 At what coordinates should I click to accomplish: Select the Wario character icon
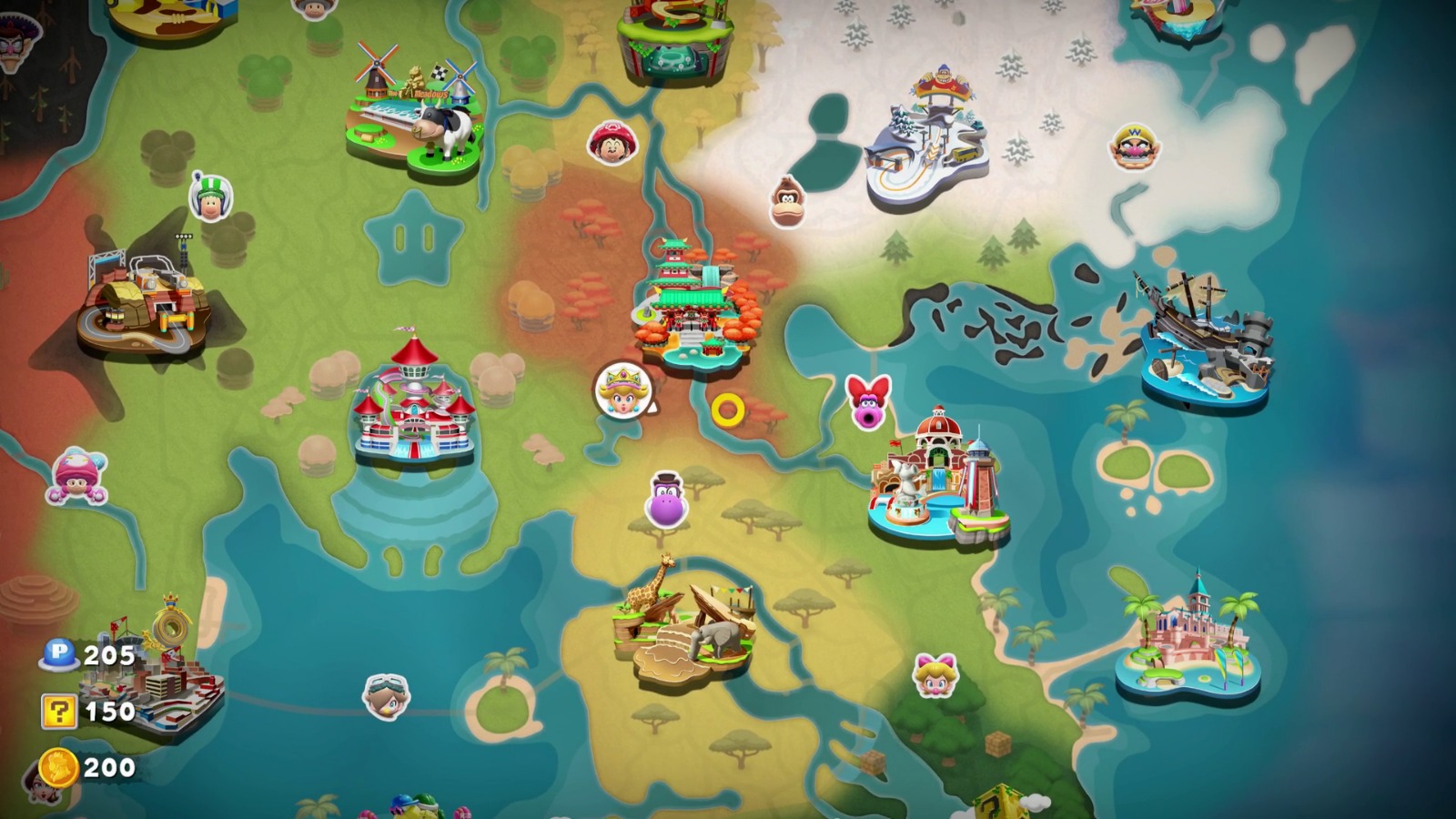(x=1133, y=147)
